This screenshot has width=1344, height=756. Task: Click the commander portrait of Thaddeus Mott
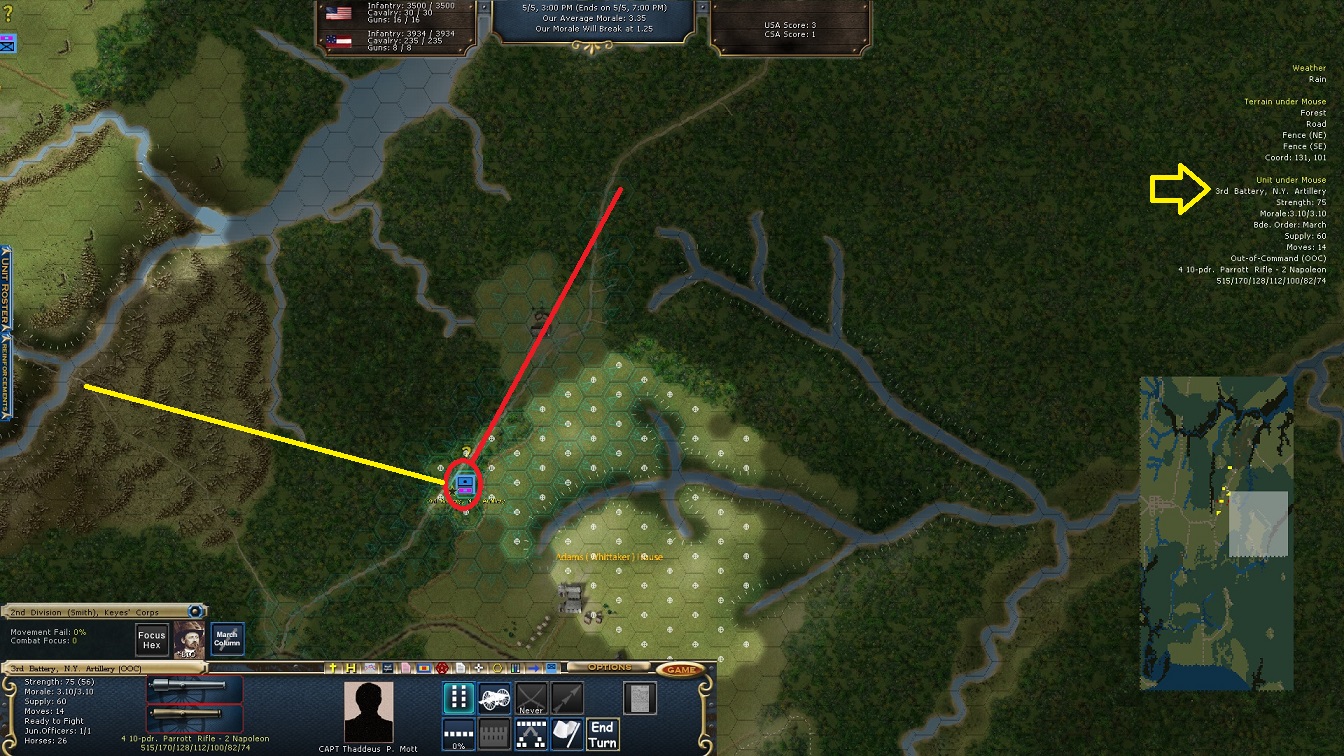[x=368, y=713]
